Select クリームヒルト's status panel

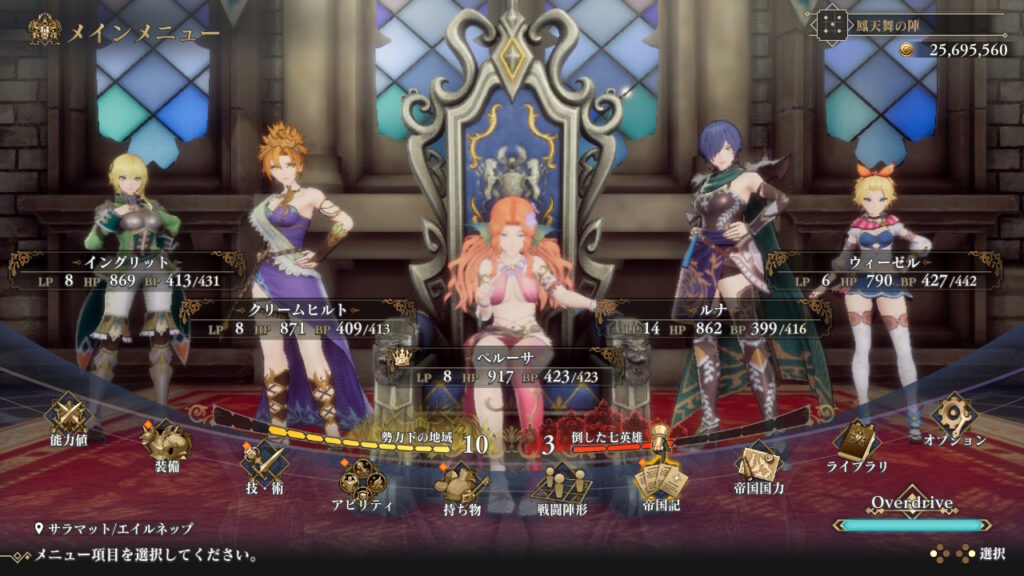click(298, 318)
